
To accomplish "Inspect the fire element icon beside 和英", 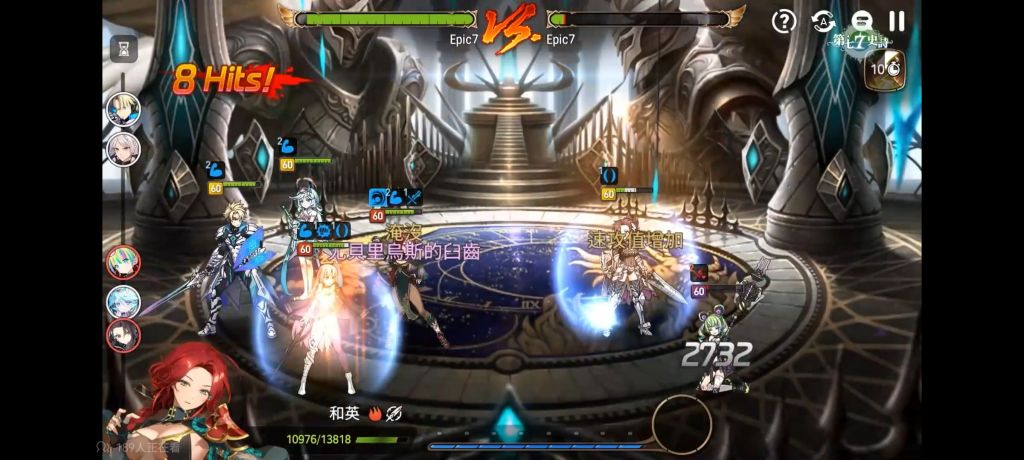I will click(x=375, y=412).
